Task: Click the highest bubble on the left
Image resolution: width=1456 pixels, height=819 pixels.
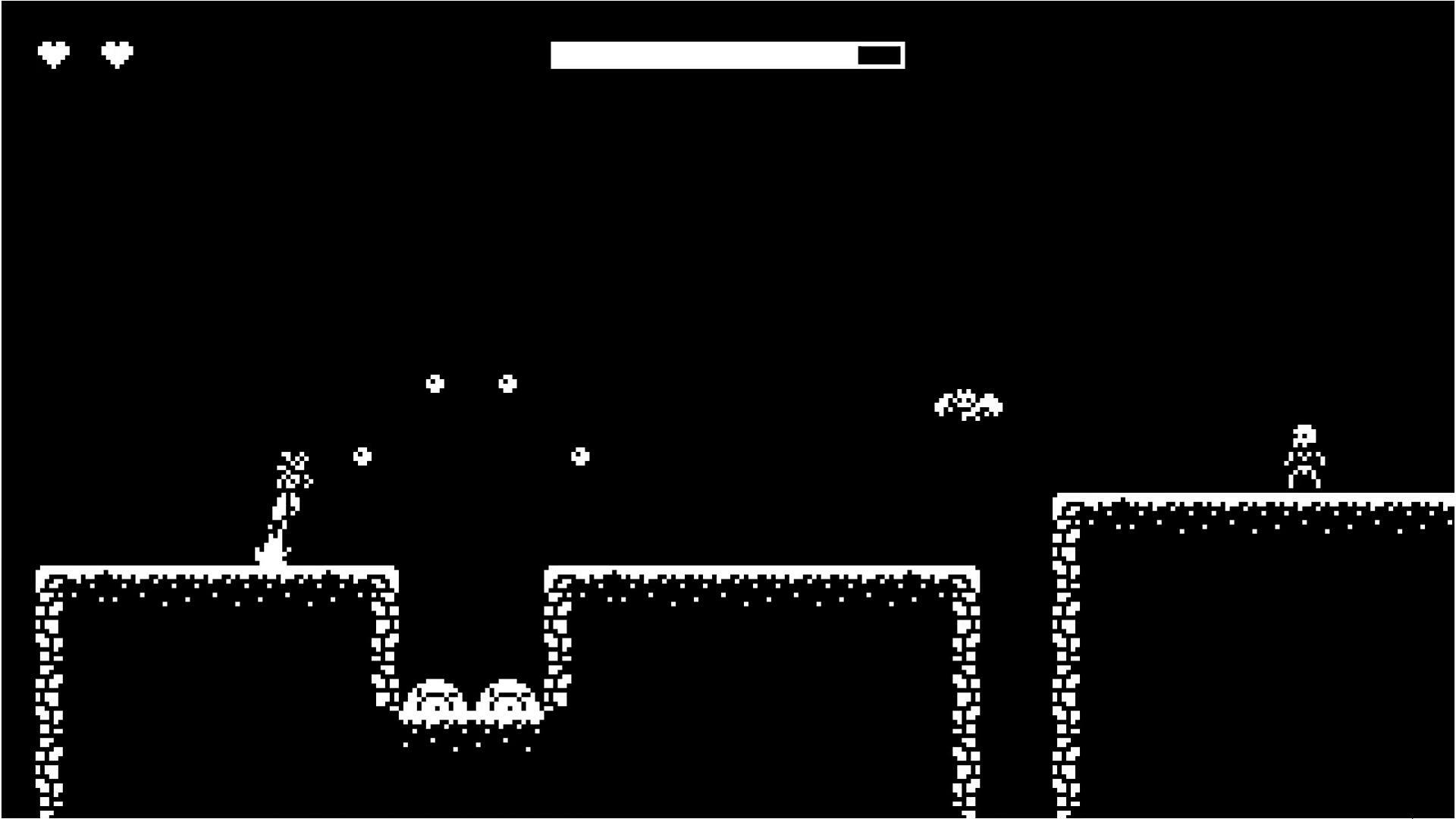Action: 435,384
